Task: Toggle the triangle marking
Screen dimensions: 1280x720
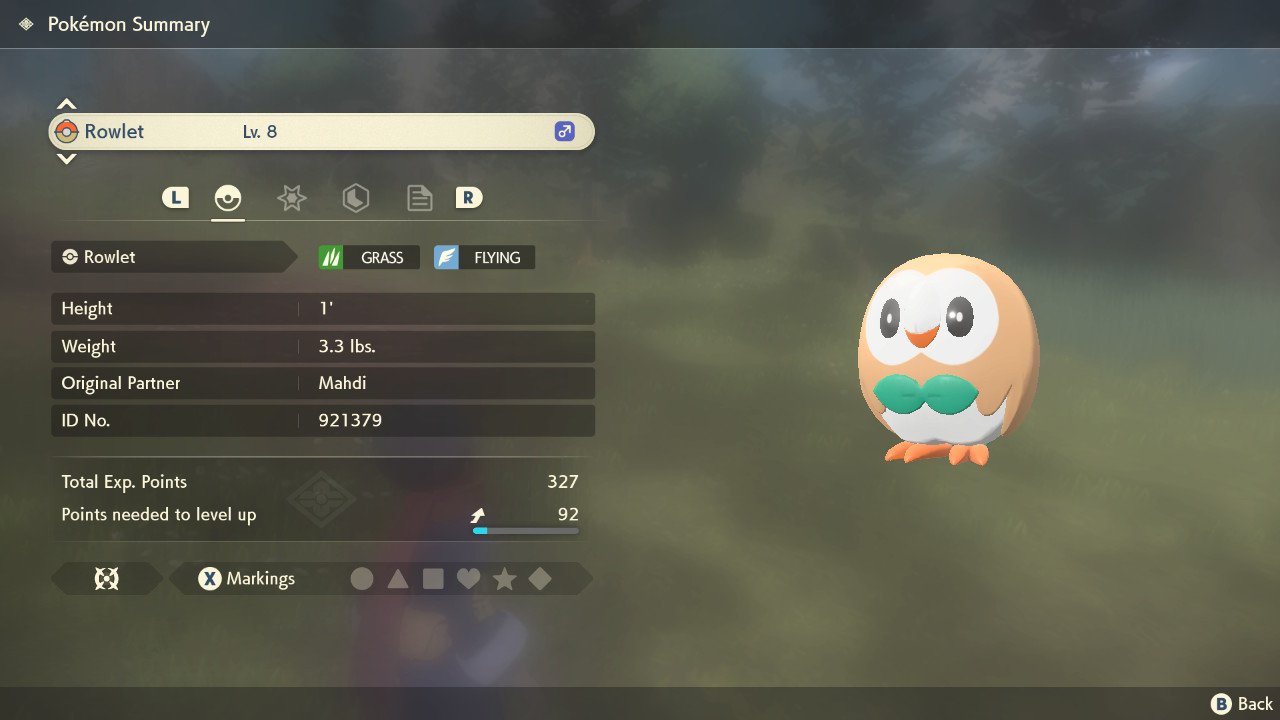Action: click(x=398, y=579)
